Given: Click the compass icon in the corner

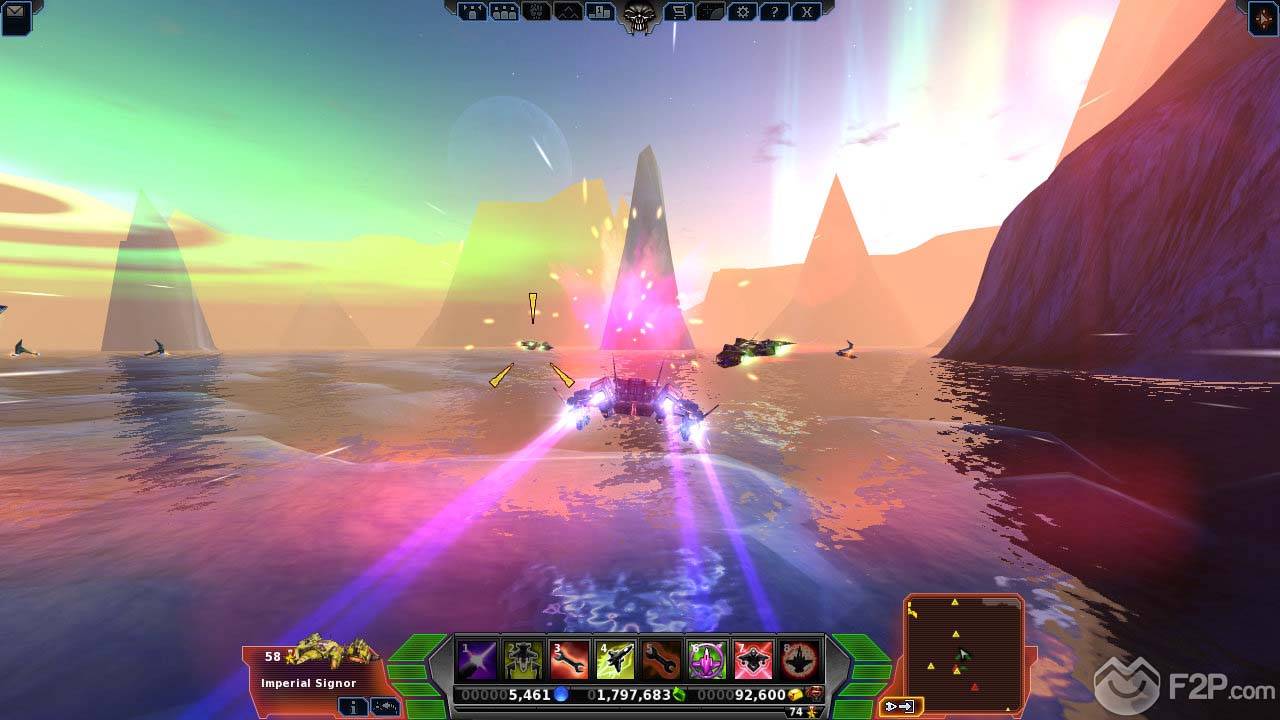Looking at the screenshot, I should coord(1263,17).
